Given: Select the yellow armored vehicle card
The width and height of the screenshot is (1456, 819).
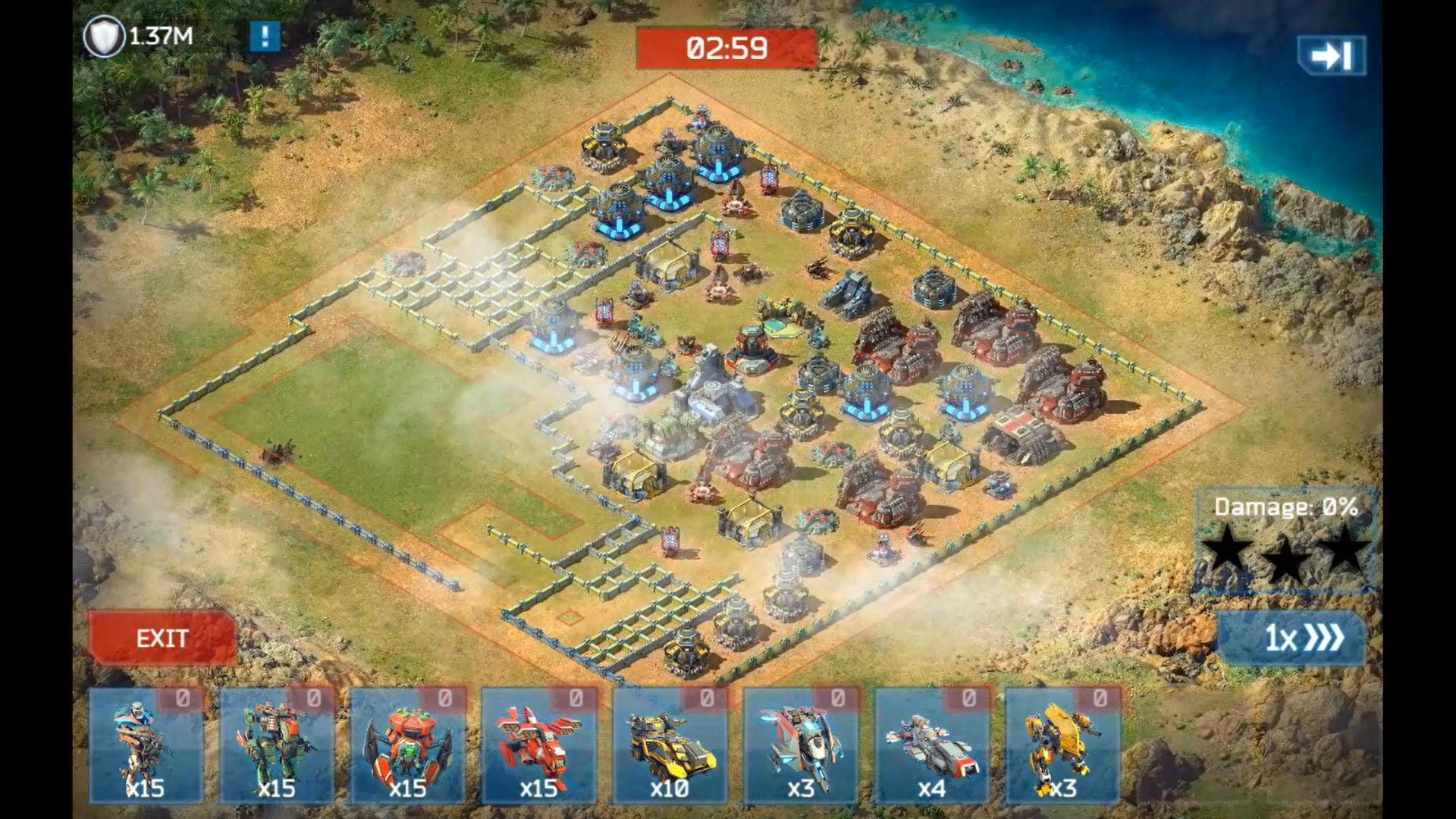Looking at the screenshot, I should [670, 746].
